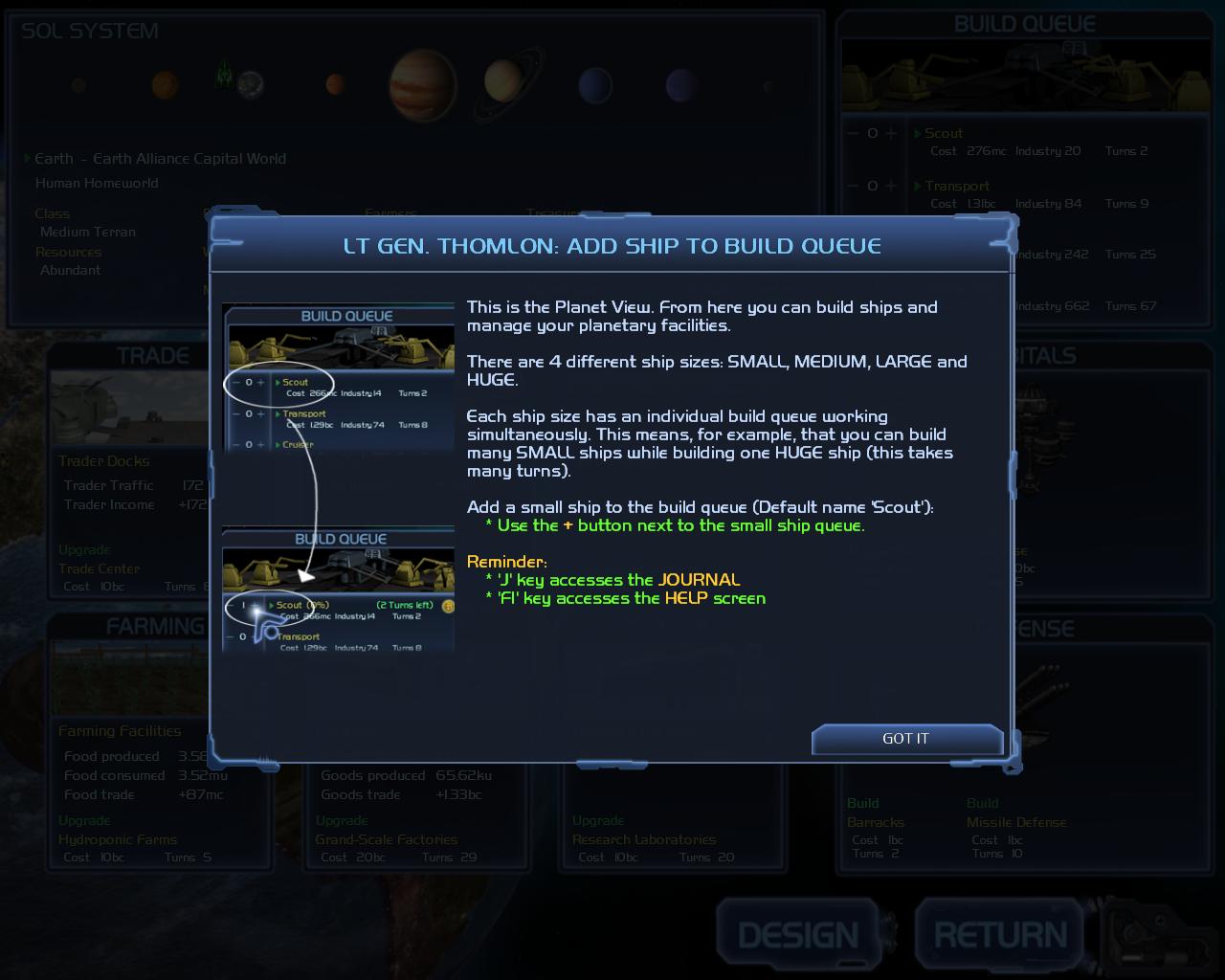Upgrade to Research Laboratories
1225x980 pixels.
643,839
